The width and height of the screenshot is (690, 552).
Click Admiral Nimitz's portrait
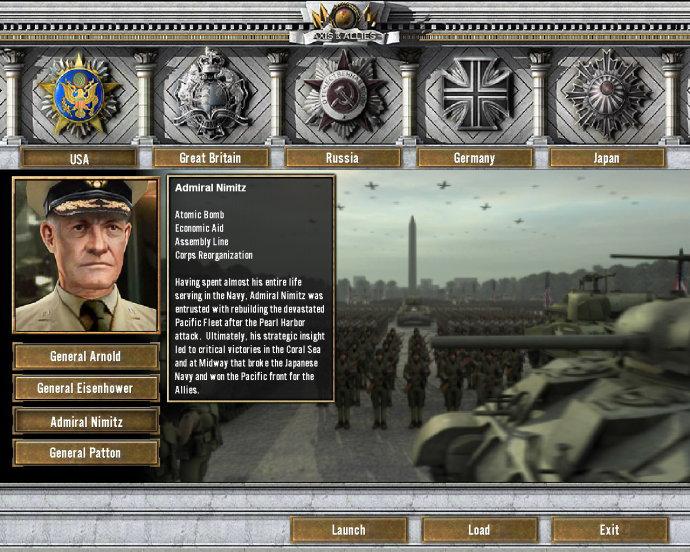point(86,256)
